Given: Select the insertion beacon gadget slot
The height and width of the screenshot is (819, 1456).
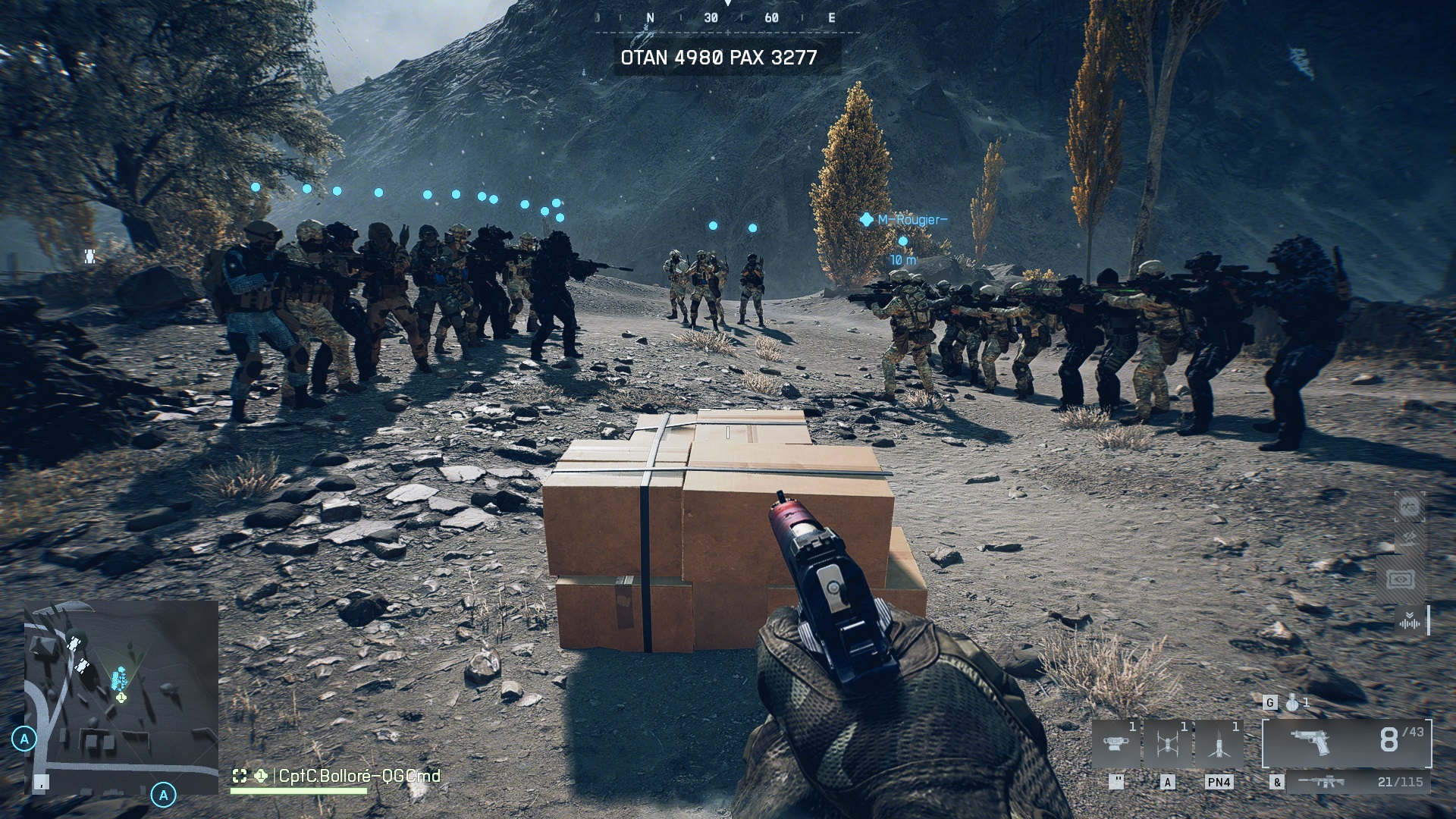Looking at the screenshot, I should coord(1219,745).
